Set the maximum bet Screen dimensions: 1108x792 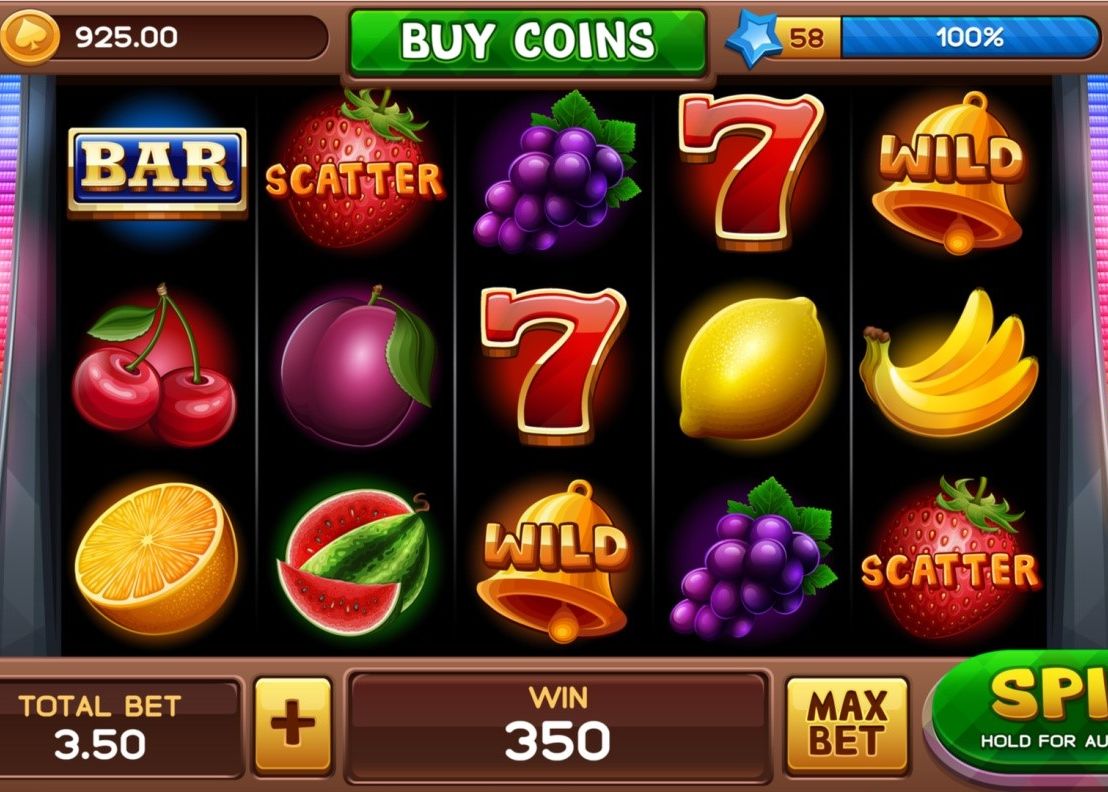pos(846,725)
